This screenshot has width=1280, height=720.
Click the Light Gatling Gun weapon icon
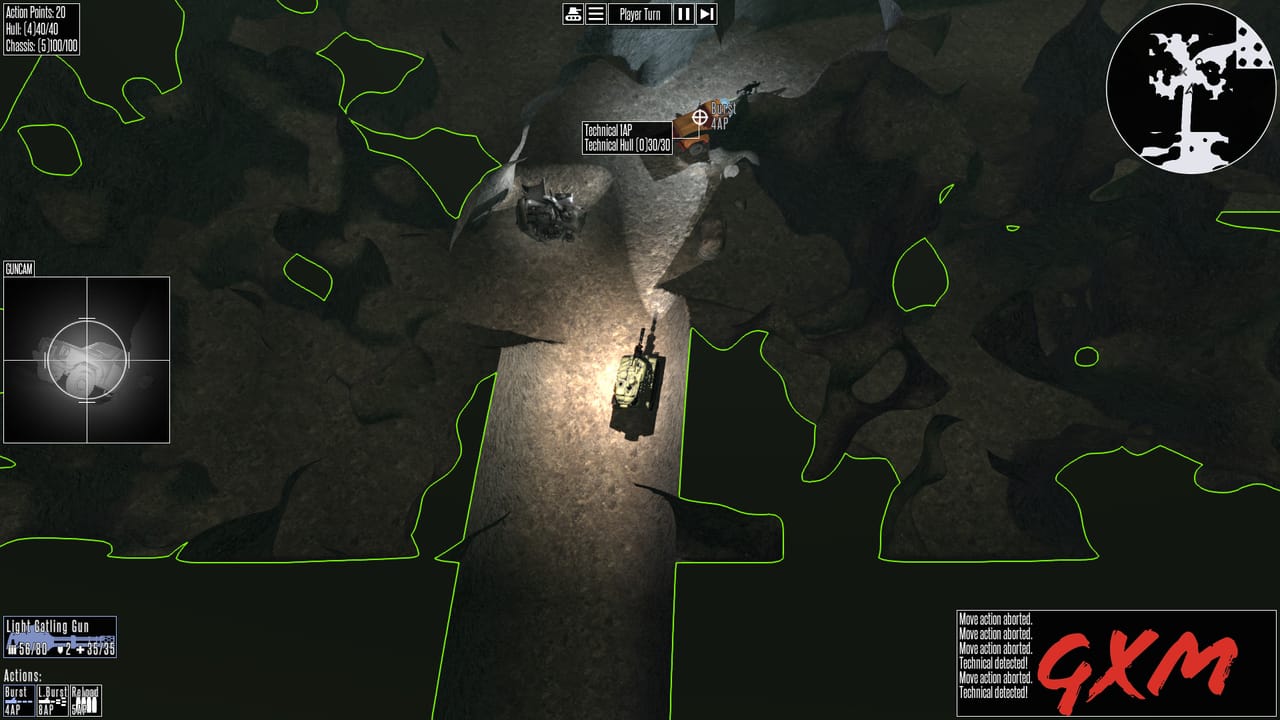(60, 637)
